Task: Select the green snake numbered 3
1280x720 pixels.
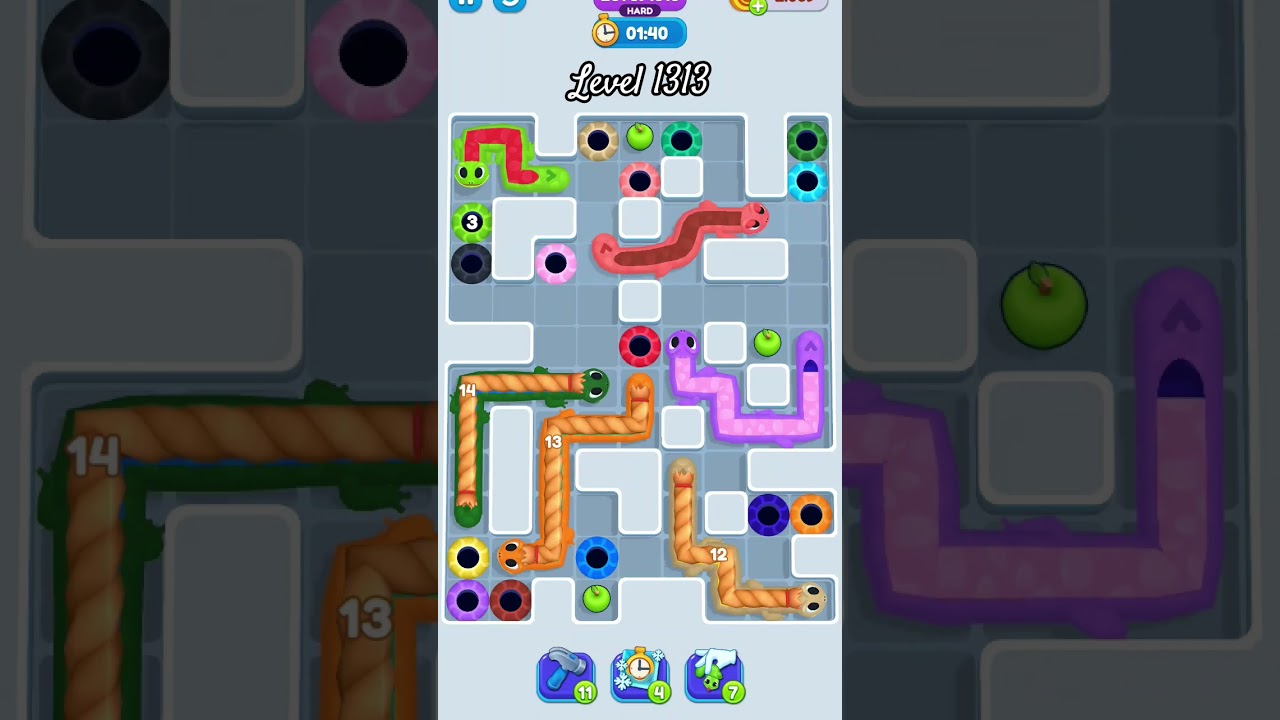Action: pyautogui.click(x=470, y=223)
